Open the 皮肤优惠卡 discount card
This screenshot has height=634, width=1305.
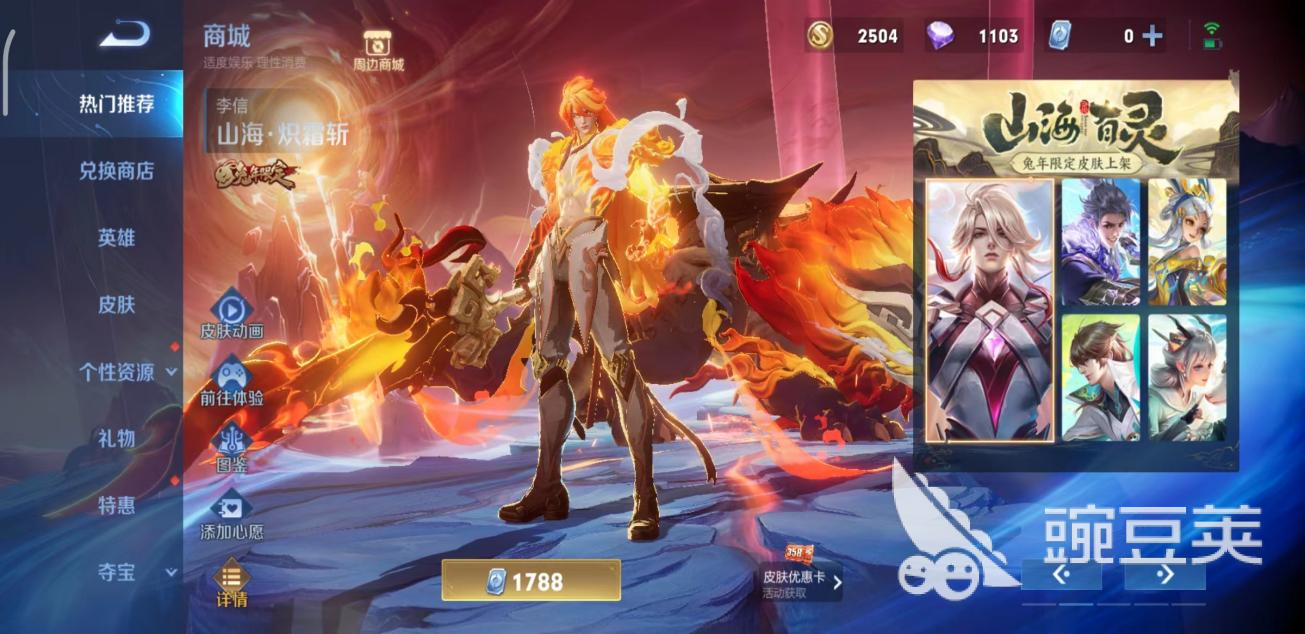coord(799,576)
